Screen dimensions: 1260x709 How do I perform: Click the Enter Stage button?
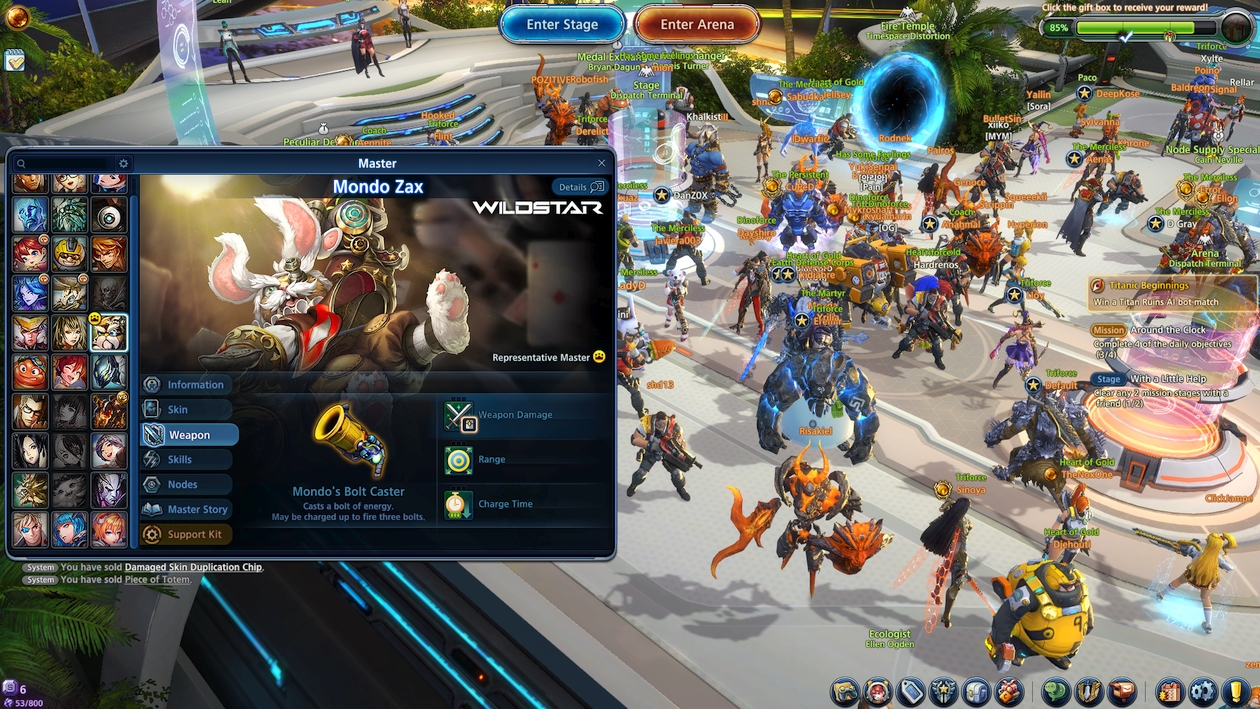click(562, 25)
